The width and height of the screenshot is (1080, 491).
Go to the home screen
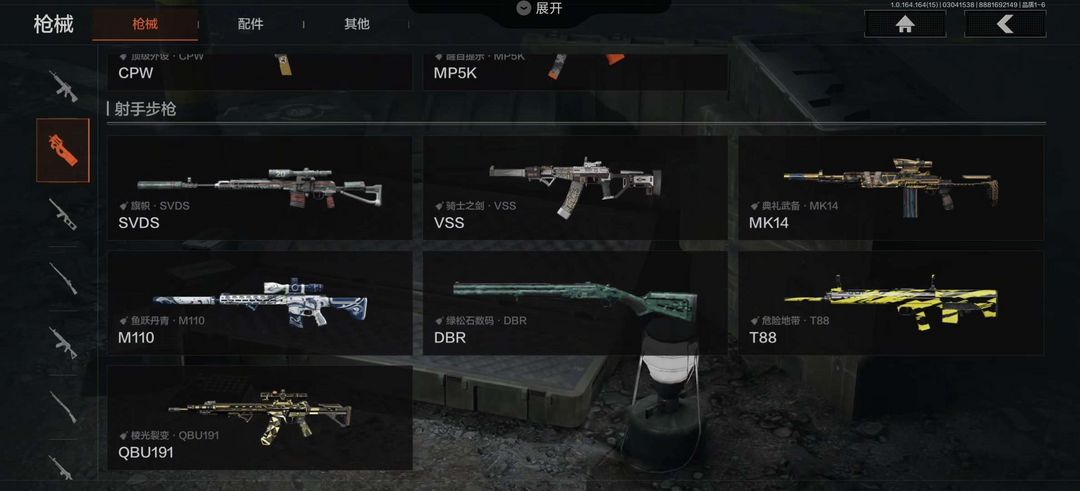[905, 25]
